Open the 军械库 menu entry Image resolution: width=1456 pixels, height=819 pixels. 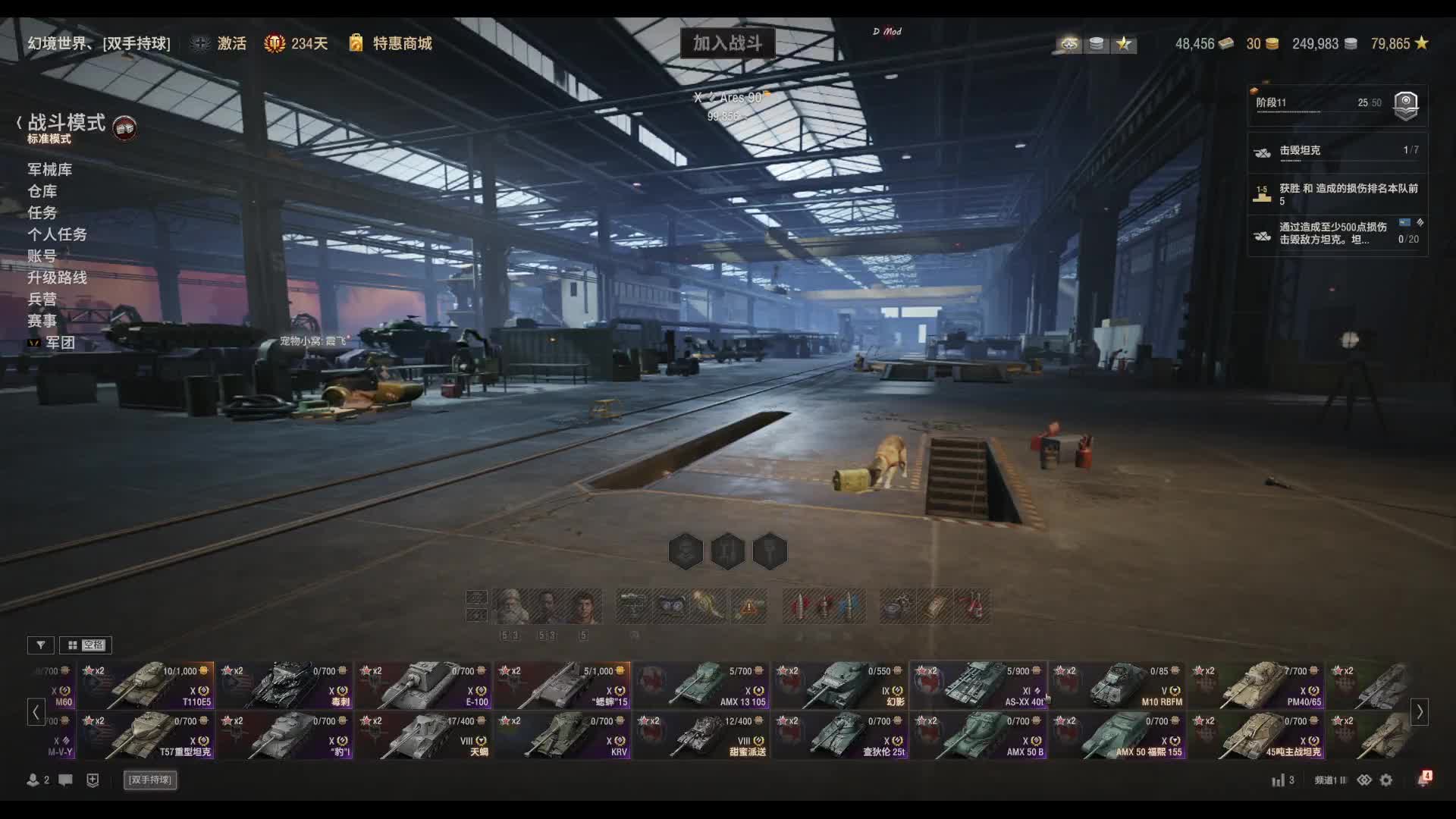point(50,169)
